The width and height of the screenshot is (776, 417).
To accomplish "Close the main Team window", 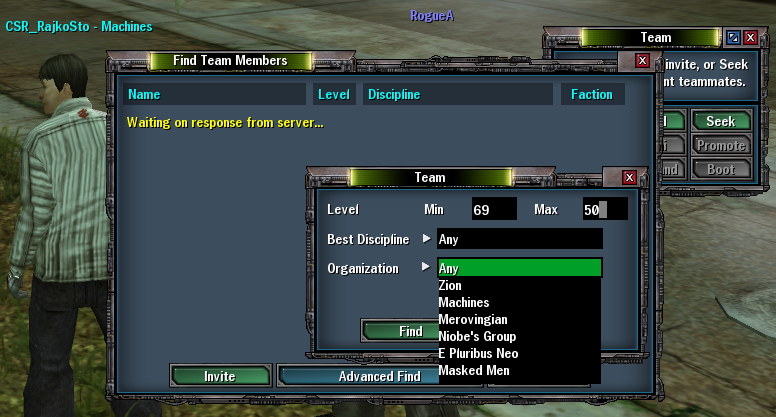I will click(752, 38).
